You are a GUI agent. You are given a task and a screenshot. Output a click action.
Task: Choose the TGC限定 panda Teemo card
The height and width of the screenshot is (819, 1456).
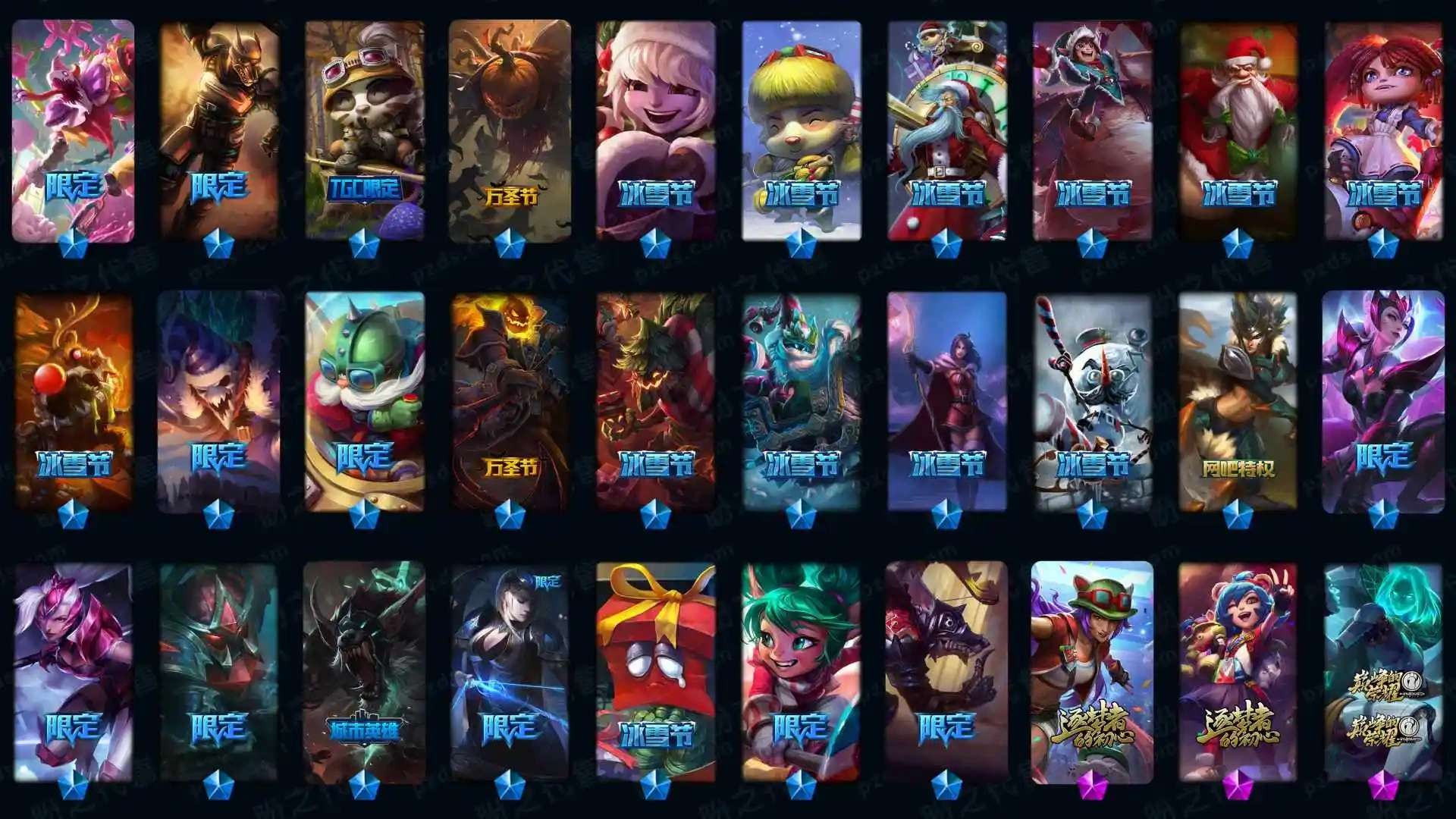tap(365, 129)
